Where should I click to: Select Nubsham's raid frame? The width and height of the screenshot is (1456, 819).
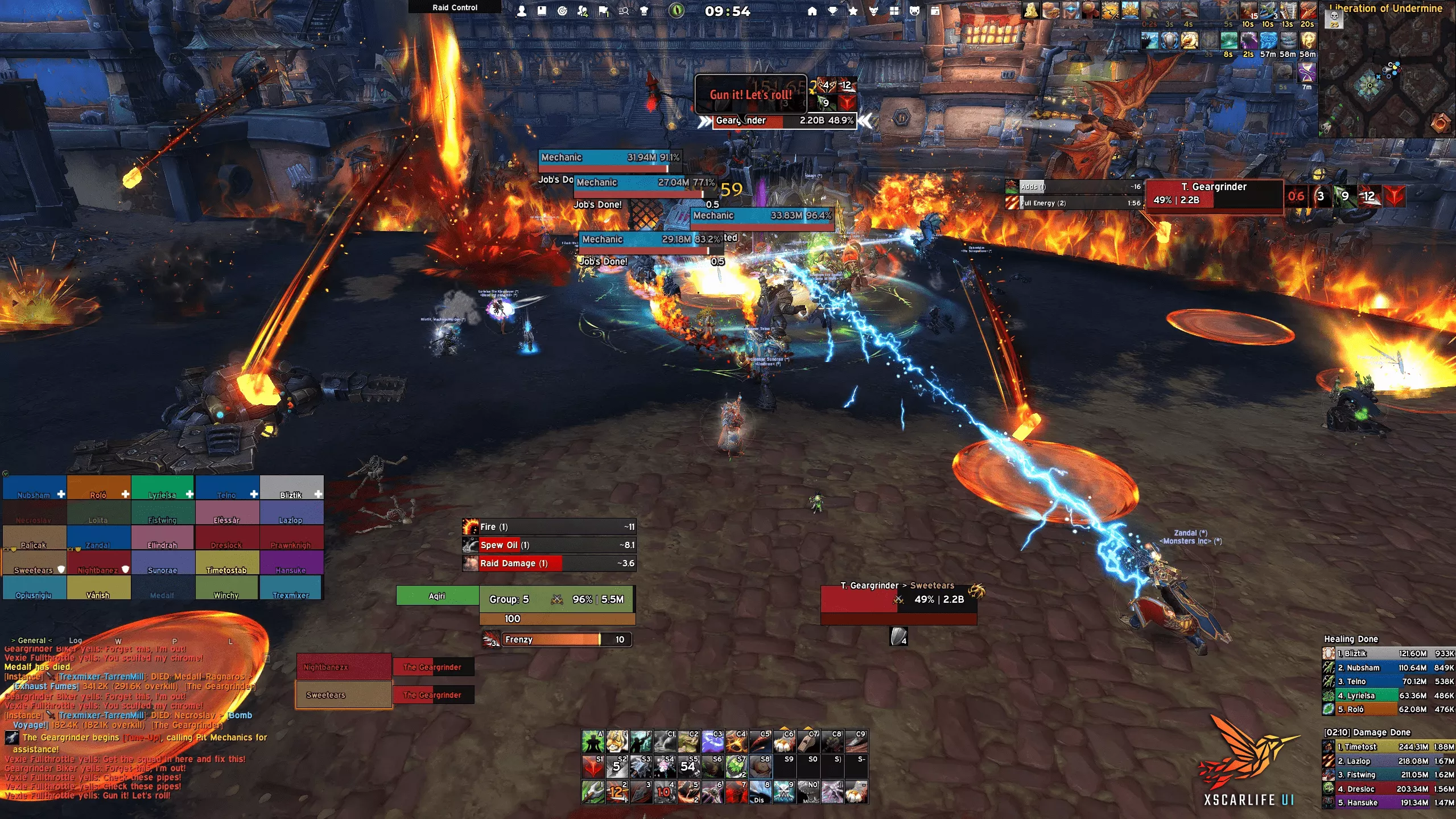35,488
